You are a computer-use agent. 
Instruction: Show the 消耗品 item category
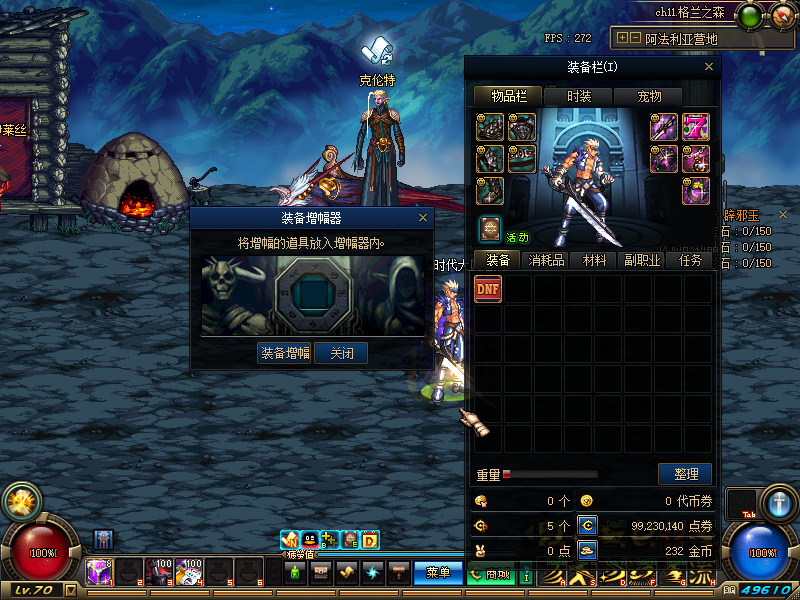point(546,260)
